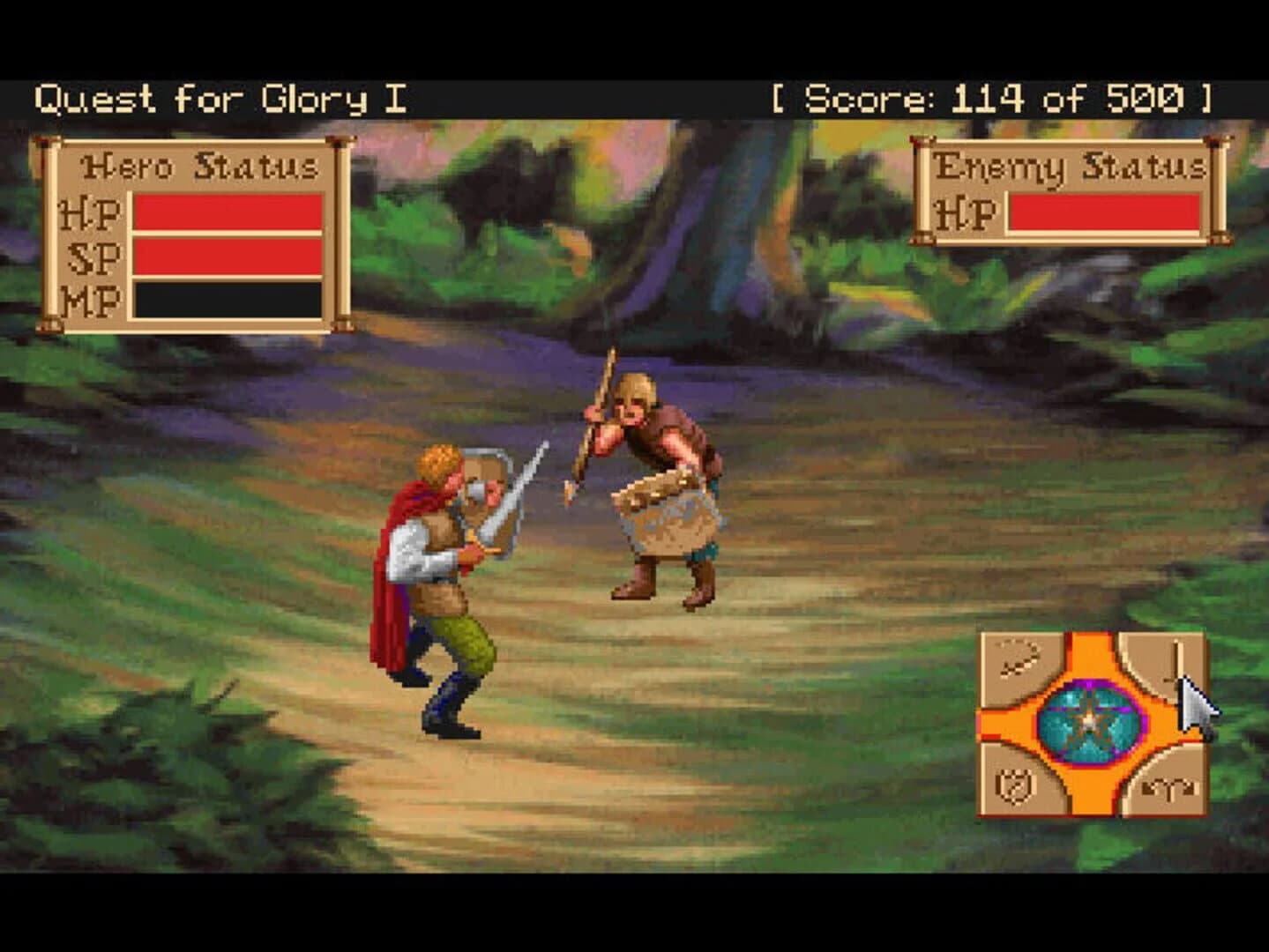Image resolution: width=1269 pixels, height=952 pixels.
Task: Select the shield defend icon
Action: pos(1014,785)
